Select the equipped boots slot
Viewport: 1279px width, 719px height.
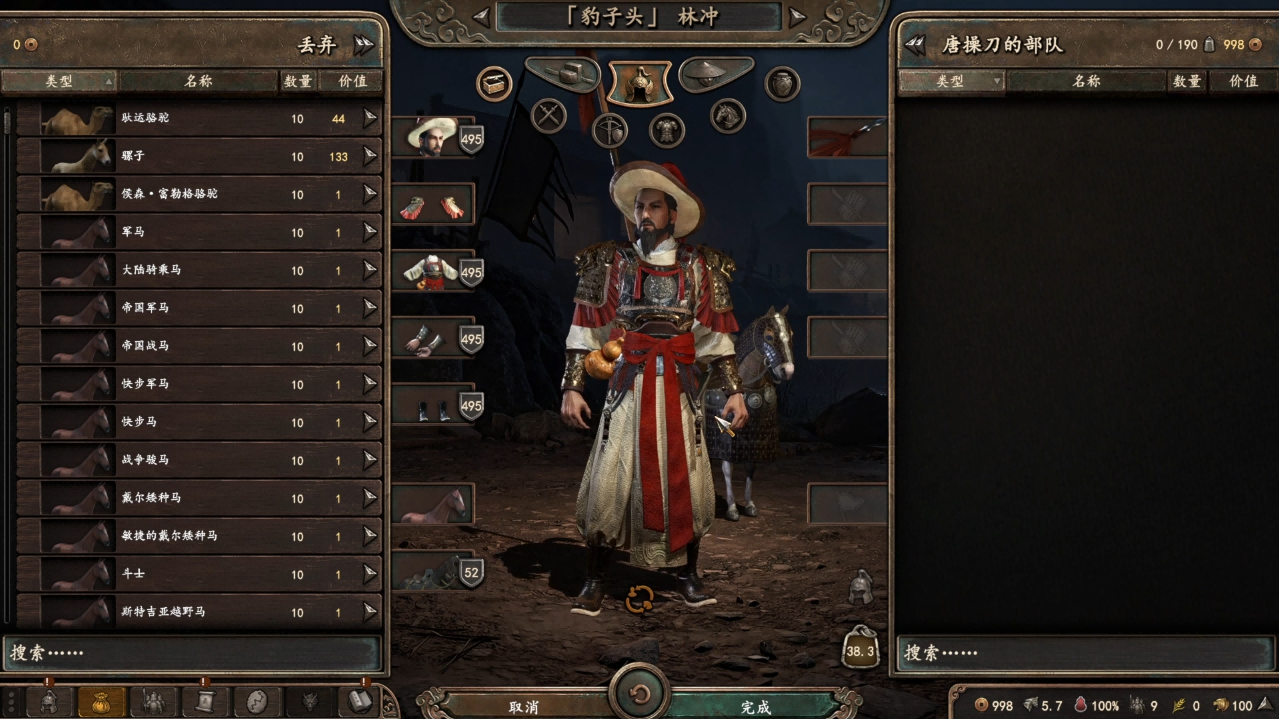coord(433,405)
